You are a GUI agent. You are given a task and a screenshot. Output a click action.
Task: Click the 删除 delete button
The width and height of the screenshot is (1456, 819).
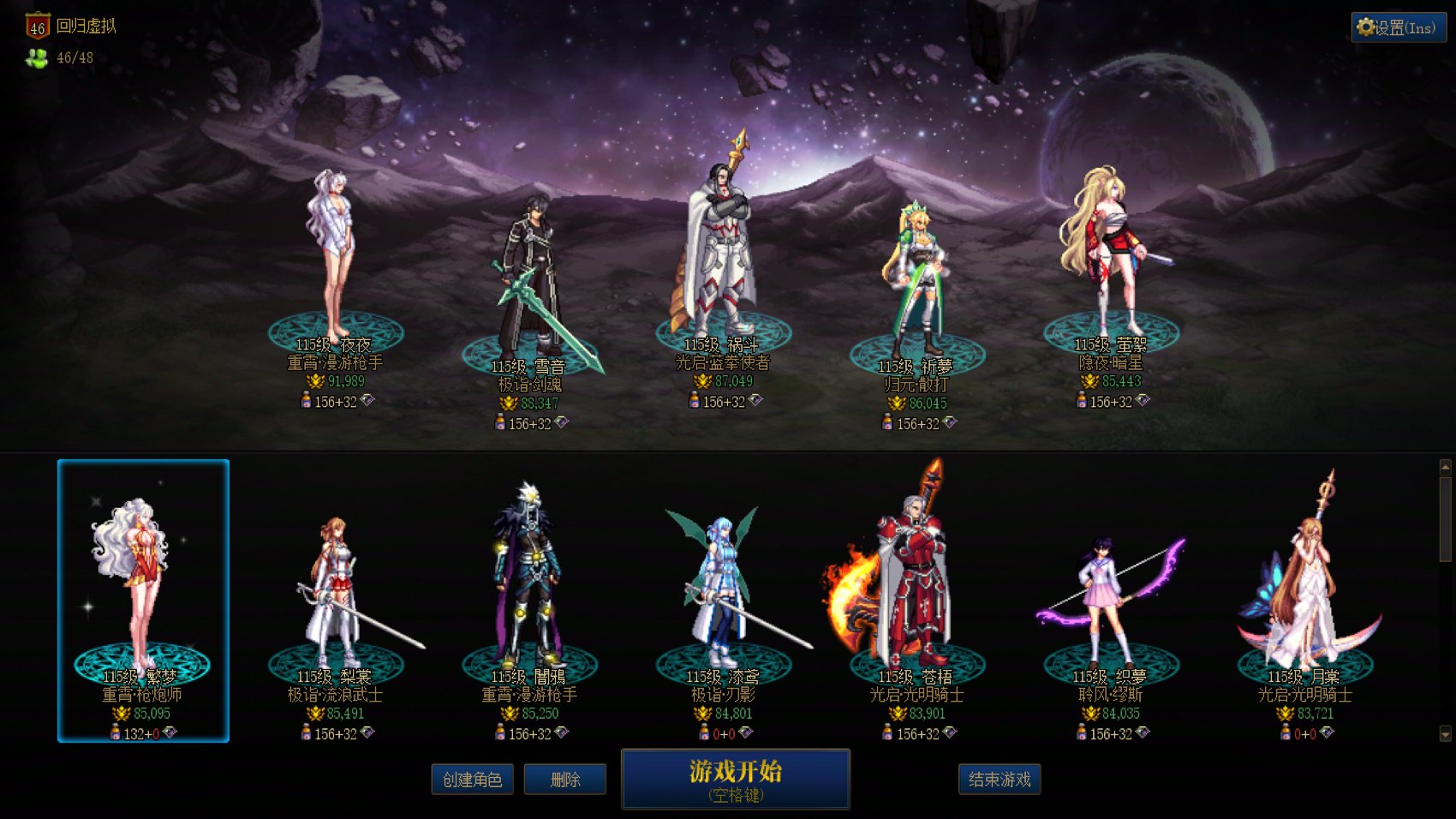point(565,780)
